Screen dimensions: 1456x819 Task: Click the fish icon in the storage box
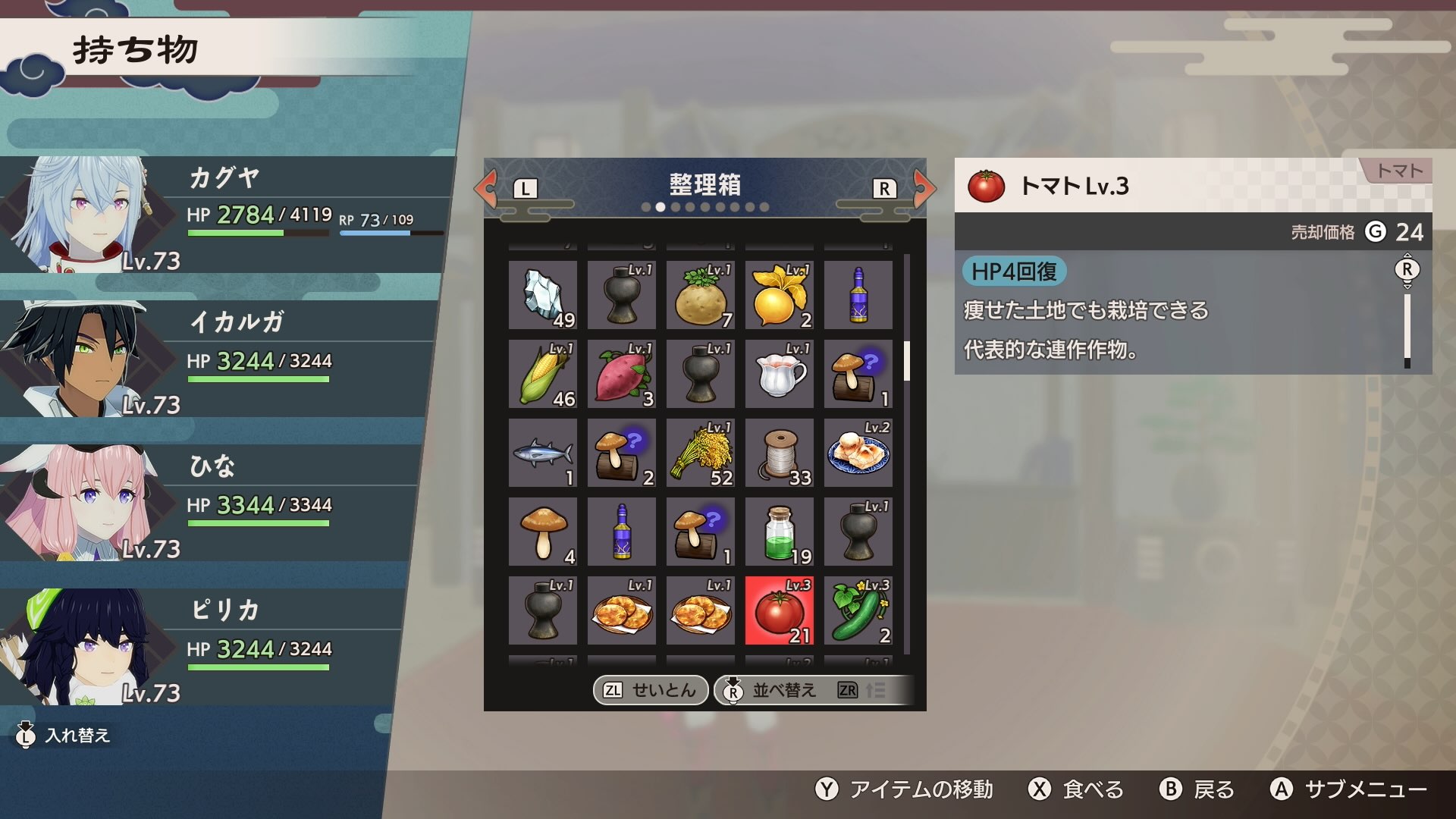pyautogui.click(x=542, y=453)
